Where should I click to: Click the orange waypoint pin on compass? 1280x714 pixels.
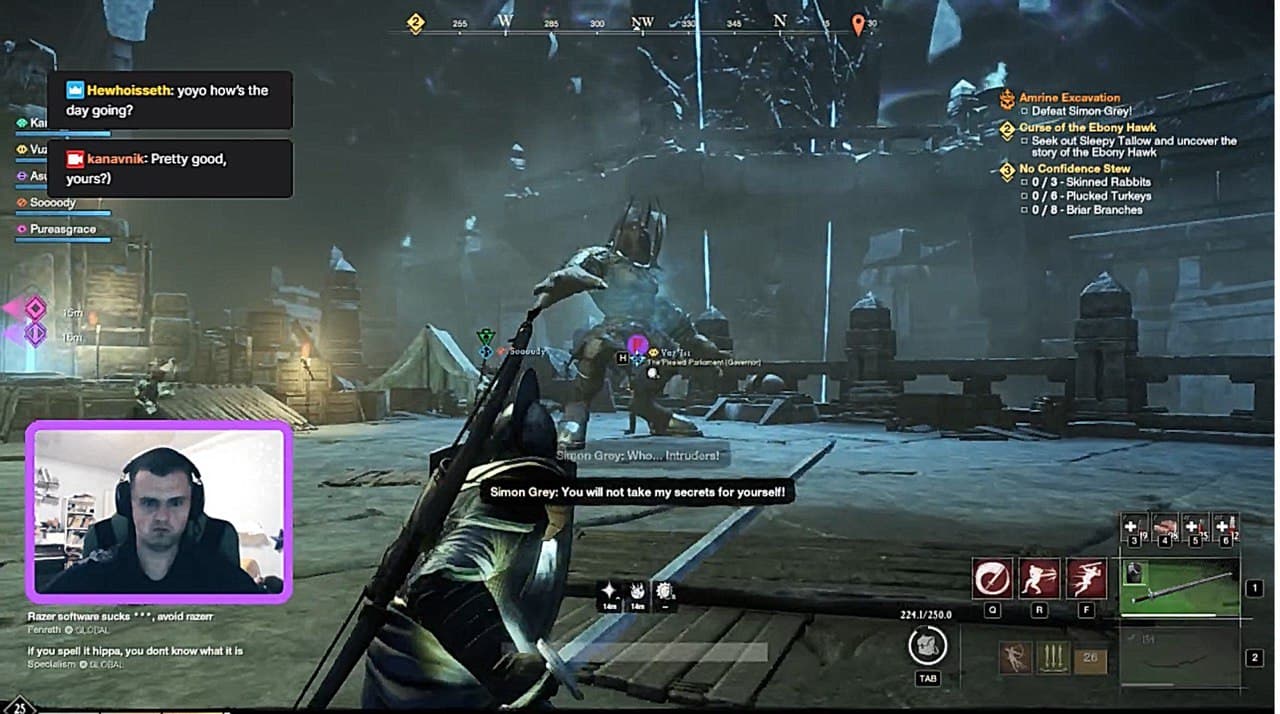[858, 24]
